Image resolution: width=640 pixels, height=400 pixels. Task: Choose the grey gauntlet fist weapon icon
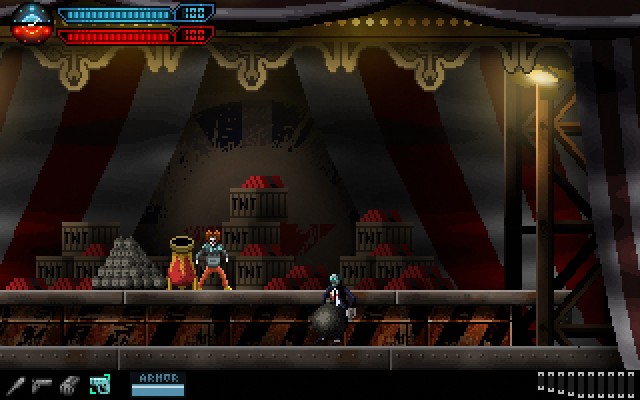tap(69, 383)
